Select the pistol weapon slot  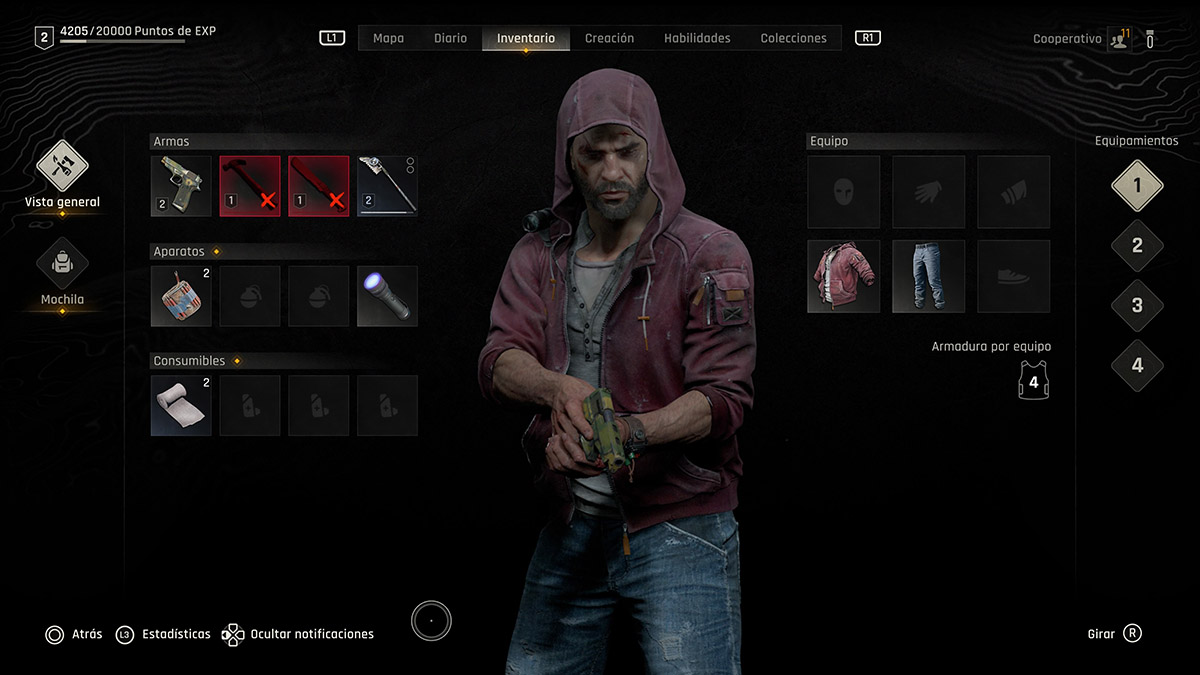tap(181, 186)
